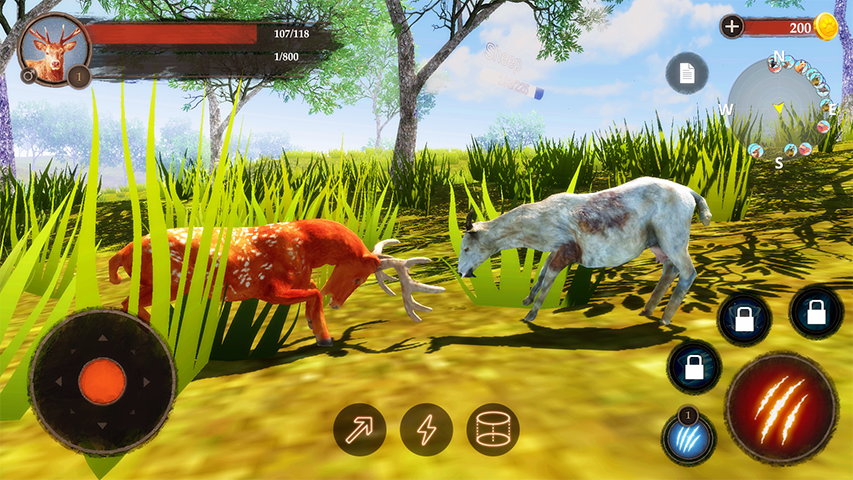Tap the plus button to add coins

click(x=732, y=26)
